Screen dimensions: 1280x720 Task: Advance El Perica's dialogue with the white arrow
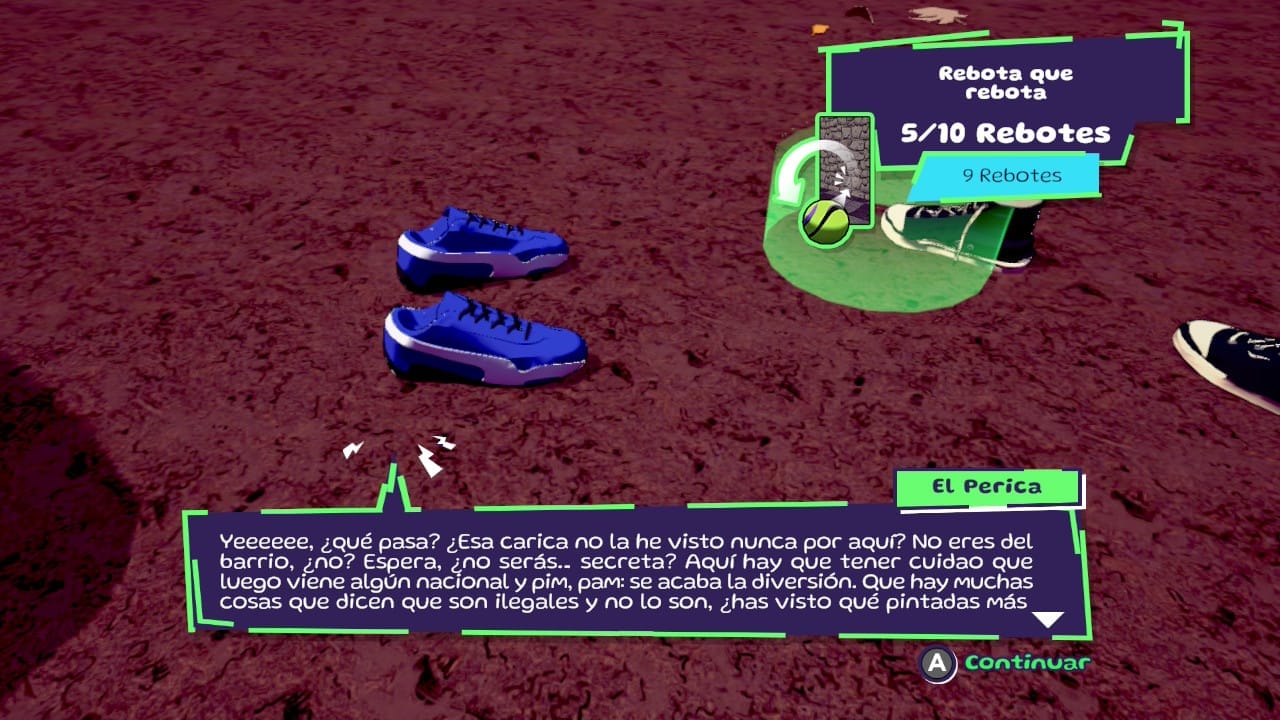pyautogui.click(x=1047, y=620)
